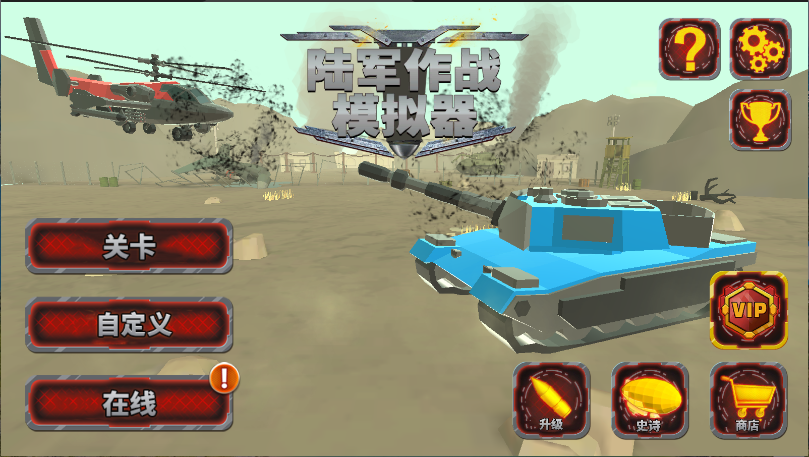Open the question mark help icon
The height and width of the screenshot is (457, 809).
(x=688, y=49)
